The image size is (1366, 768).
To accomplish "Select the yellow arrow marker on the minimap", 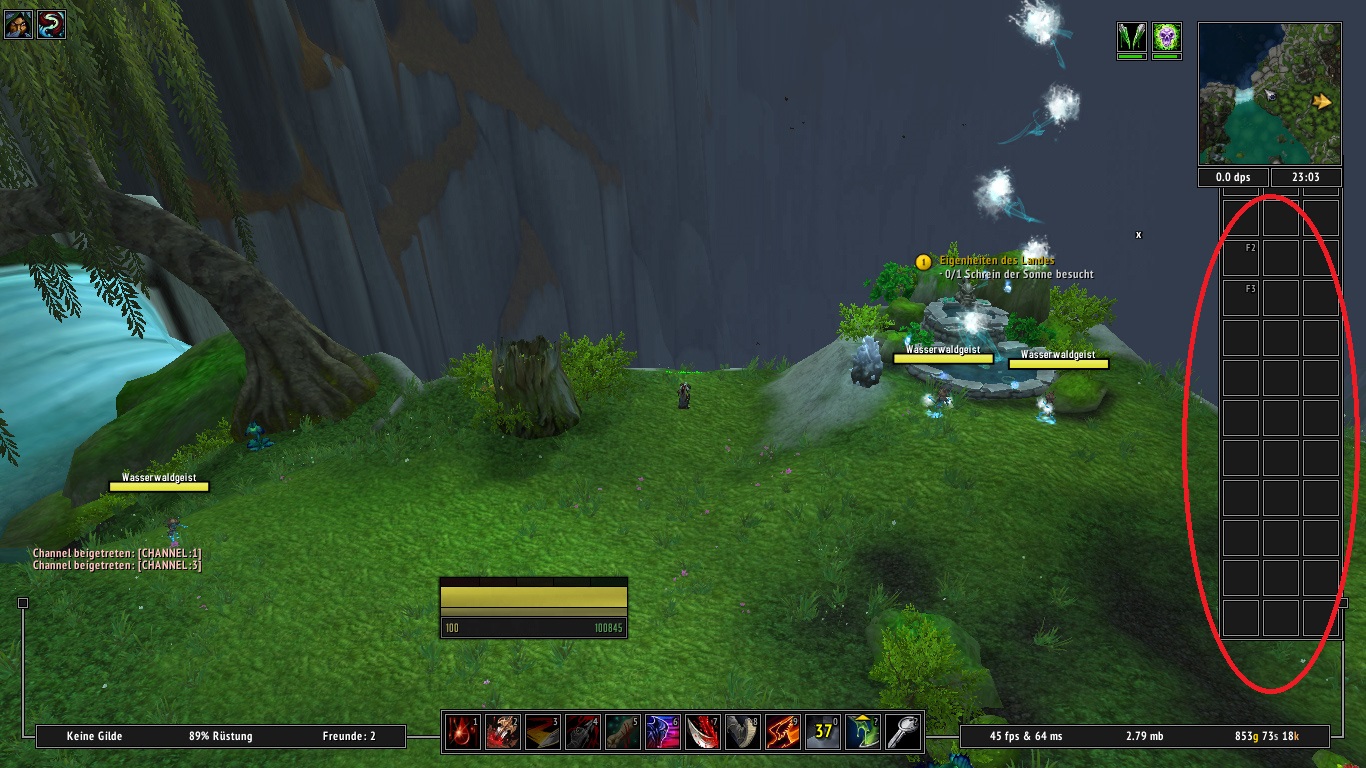I will coord(1323,101).
